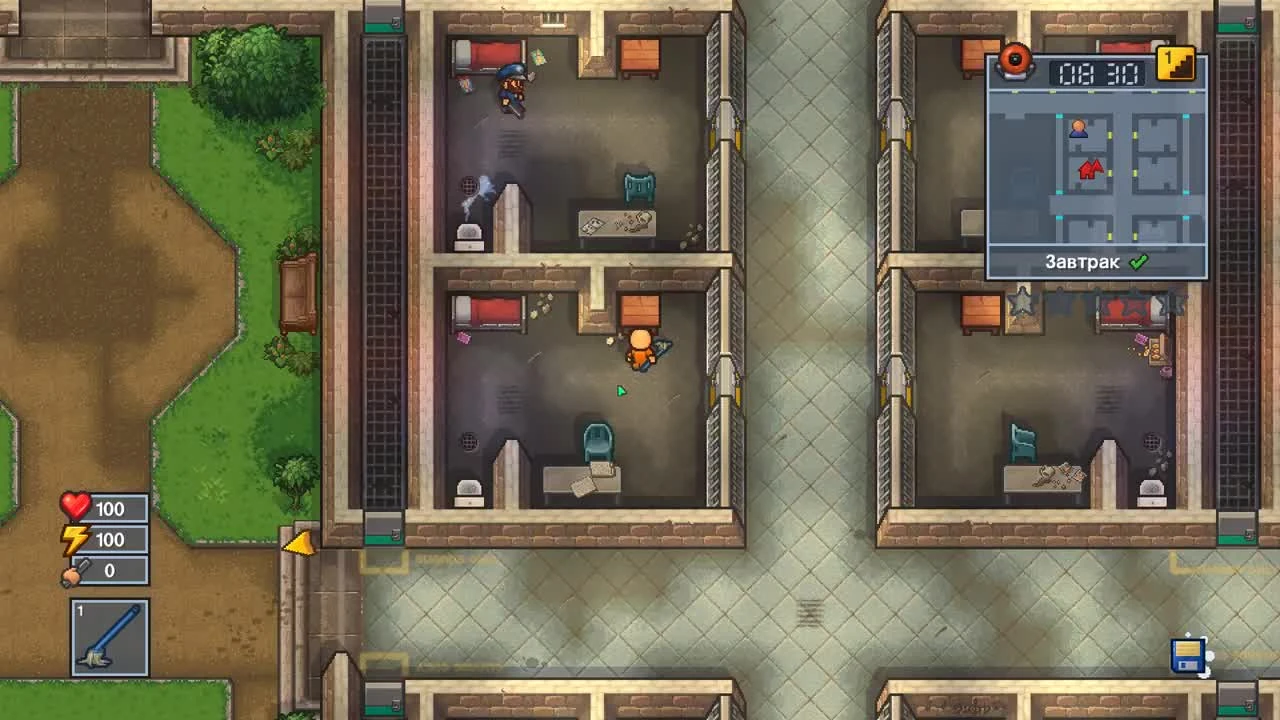This screenshot has height=720, width=1280.
Task: Click the orange player marker on the minimap
Action: 1078,127
